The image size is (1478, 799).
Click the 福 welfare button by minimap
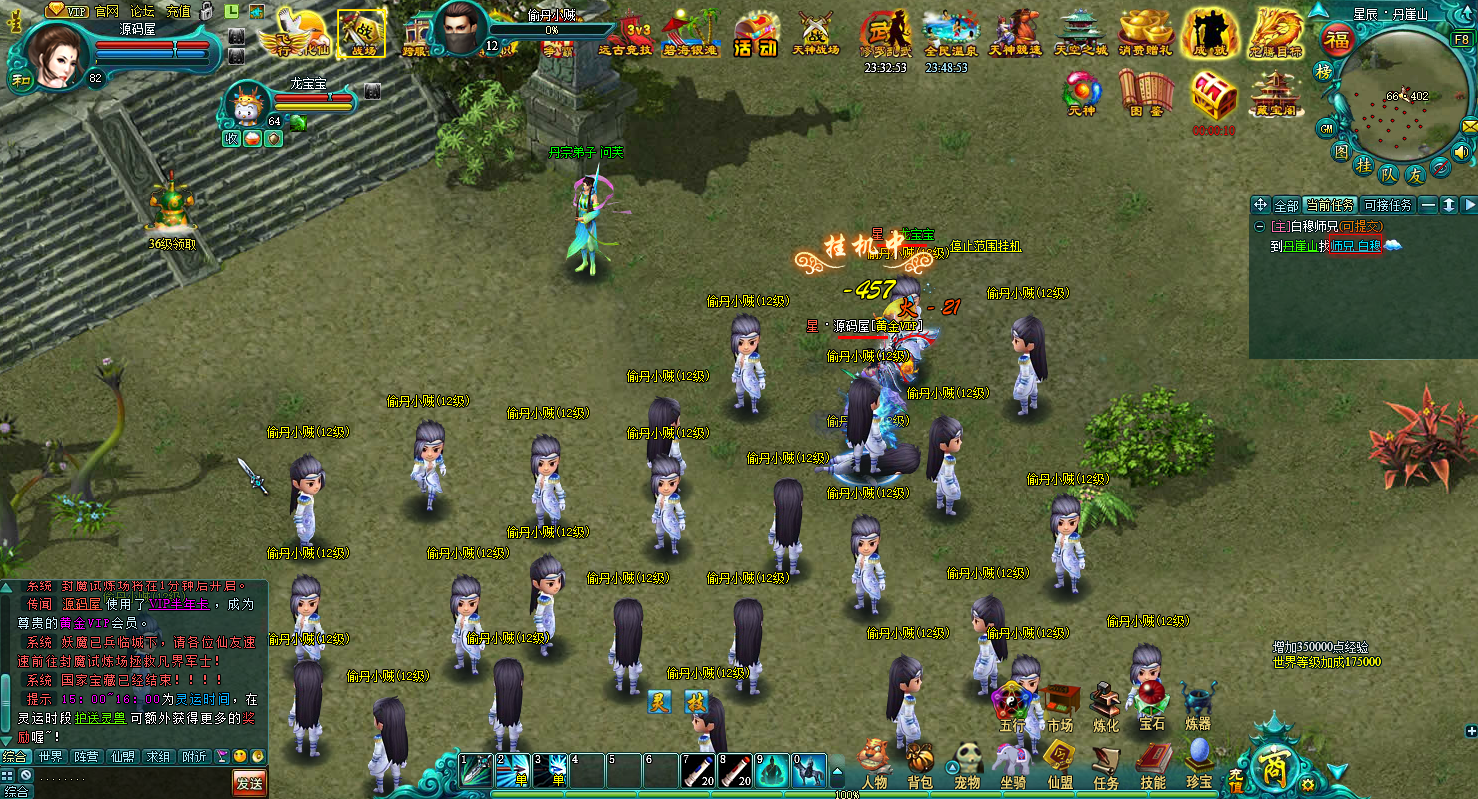click(x=1337, y=39)
